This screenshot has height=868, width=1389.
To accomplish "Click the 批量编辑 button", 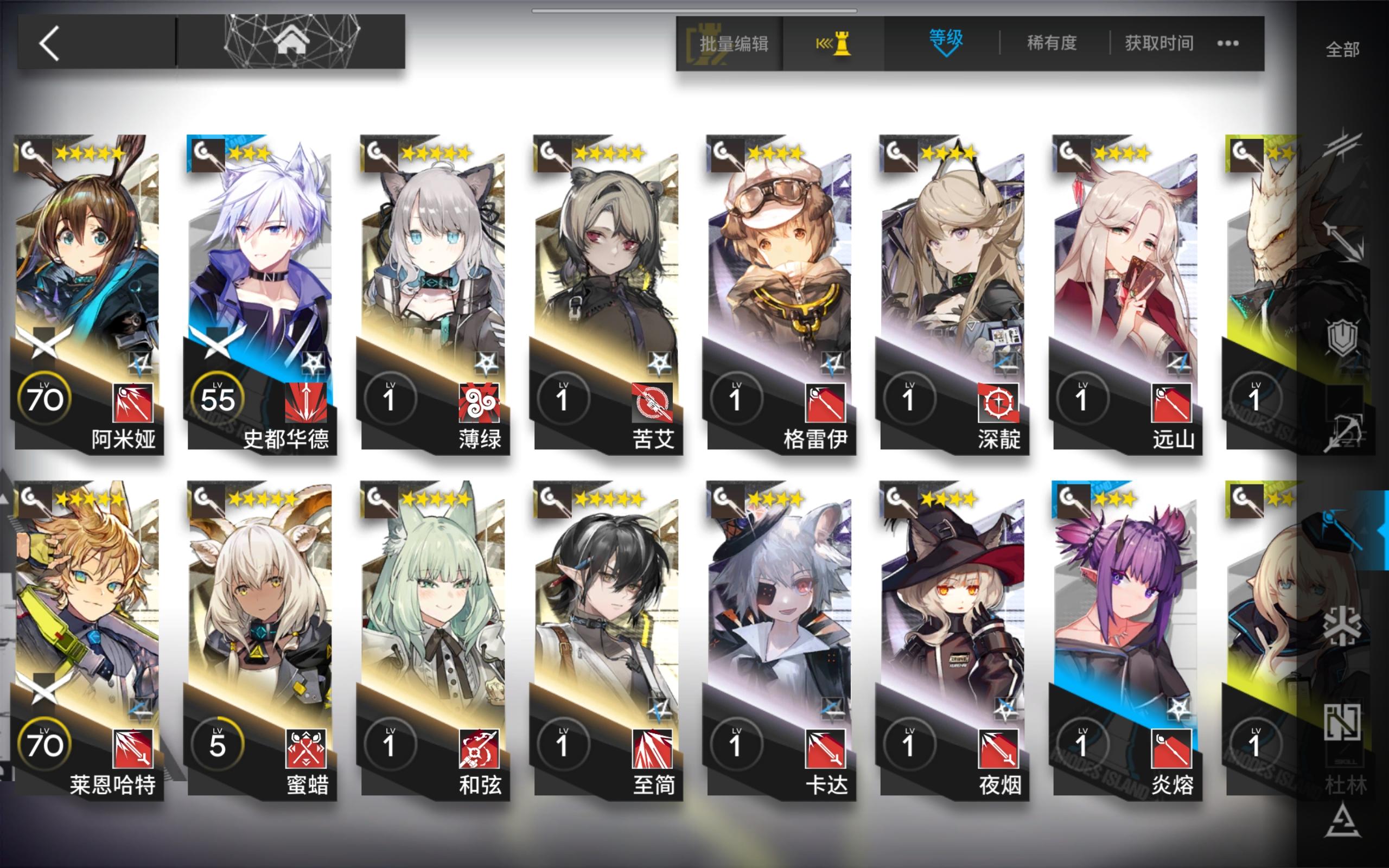I will 734,43.
